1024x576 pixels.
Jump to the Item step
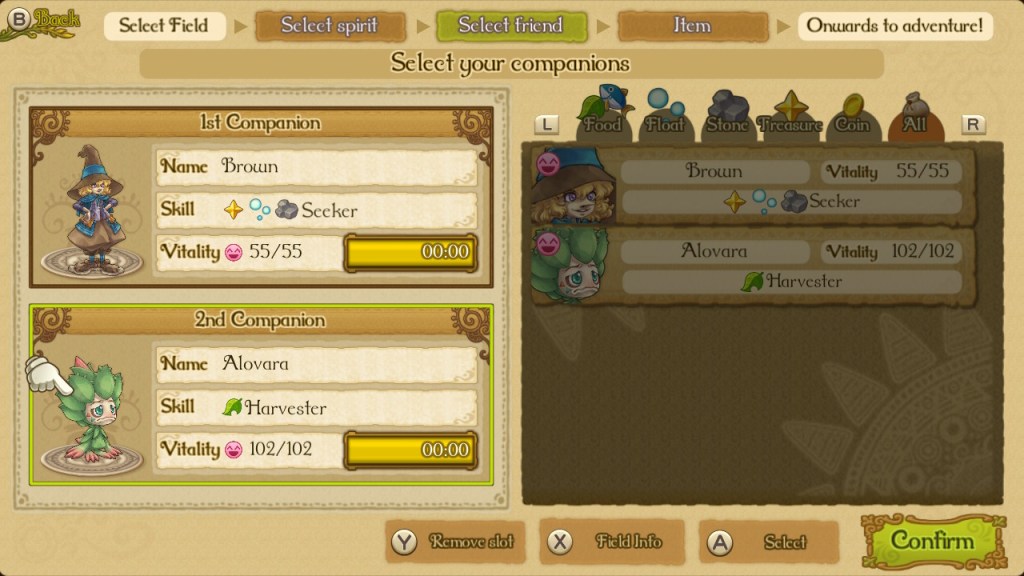click(692, 26)
